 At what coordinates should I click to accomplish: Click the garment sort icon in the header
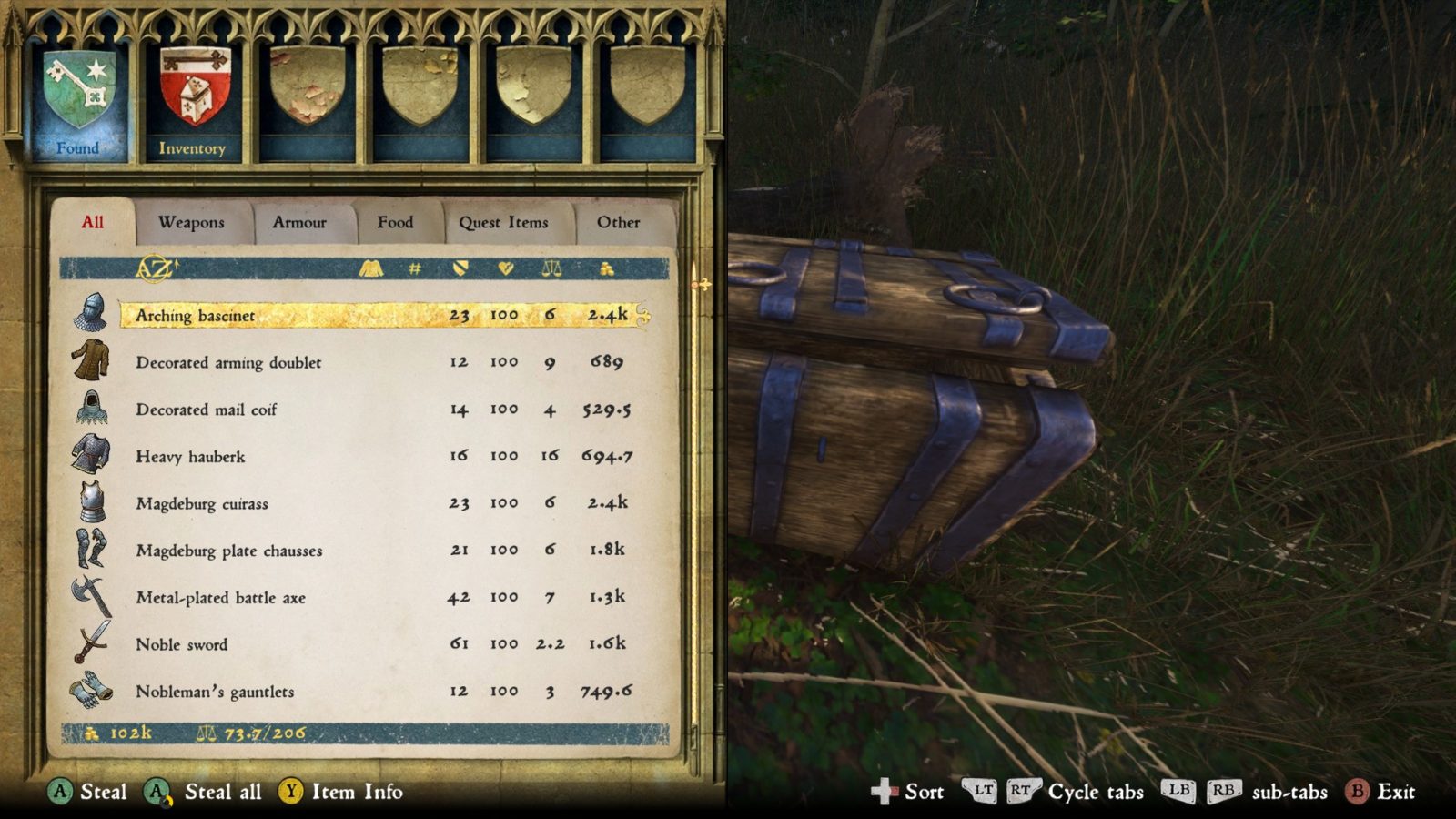[371, 268]
